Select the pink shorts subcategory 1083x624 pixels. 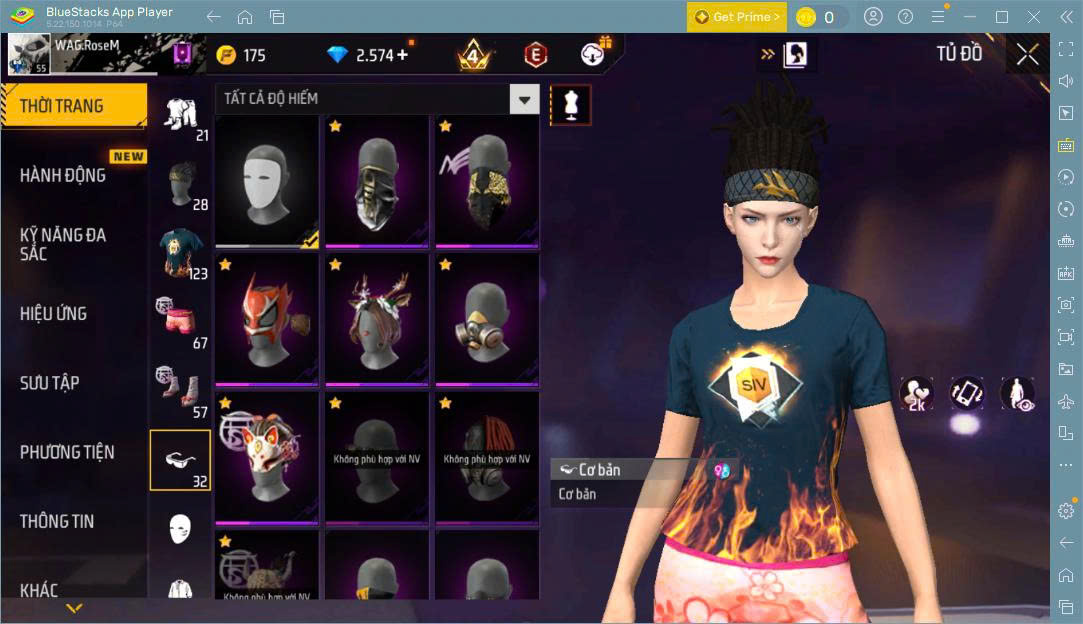pos(181,321)
